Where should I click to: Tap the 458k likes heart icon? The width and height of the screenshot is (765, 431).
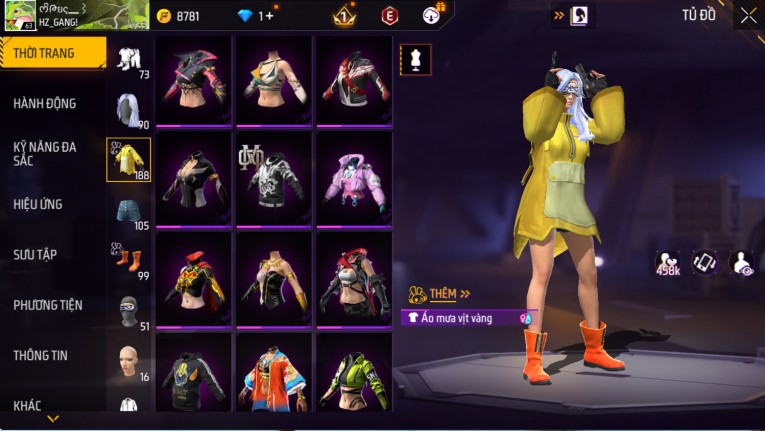668,261
